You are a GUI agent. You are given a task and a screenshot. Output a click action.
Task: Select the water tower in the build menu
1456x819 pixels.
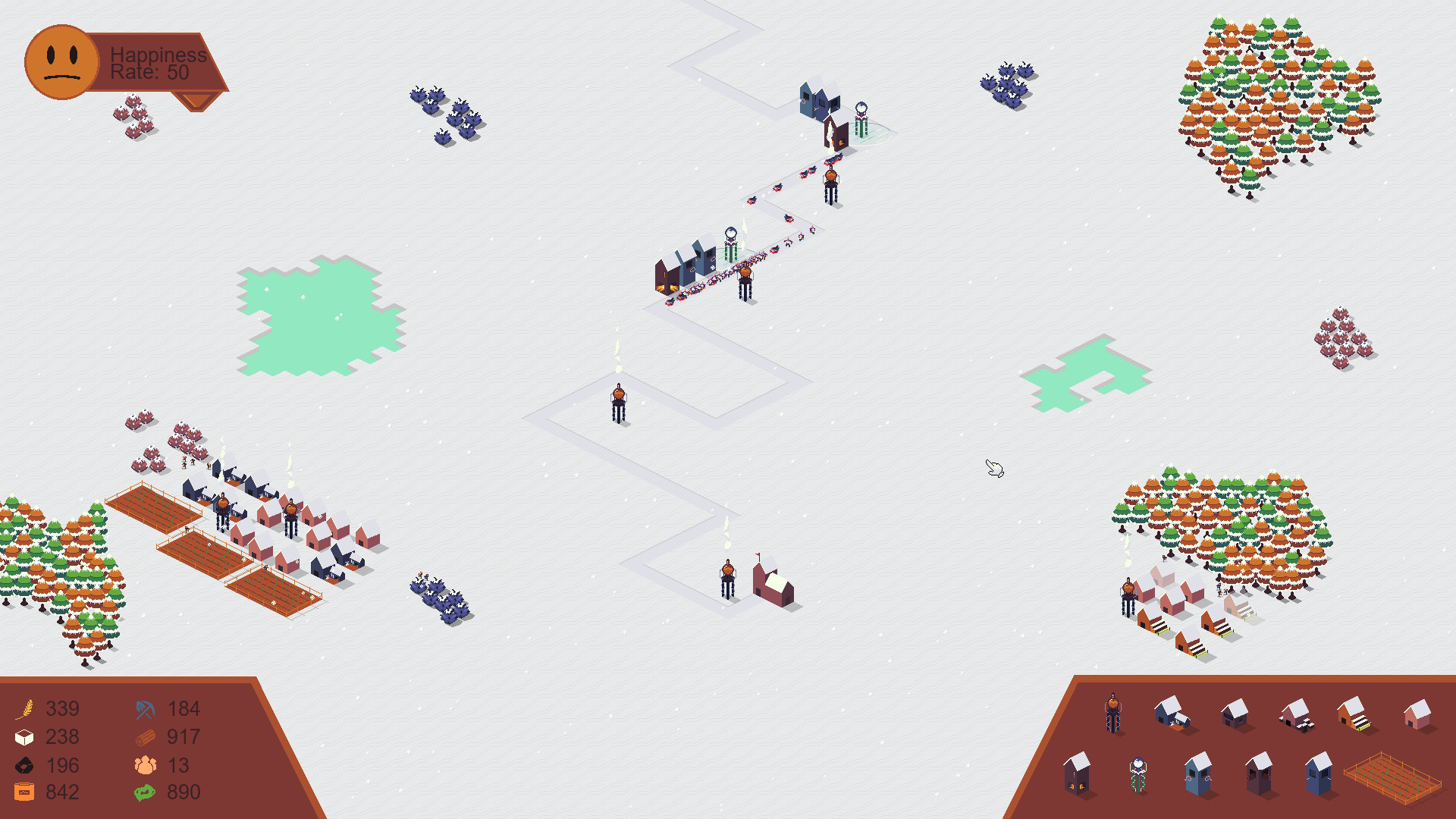(x=1113, y=713)
